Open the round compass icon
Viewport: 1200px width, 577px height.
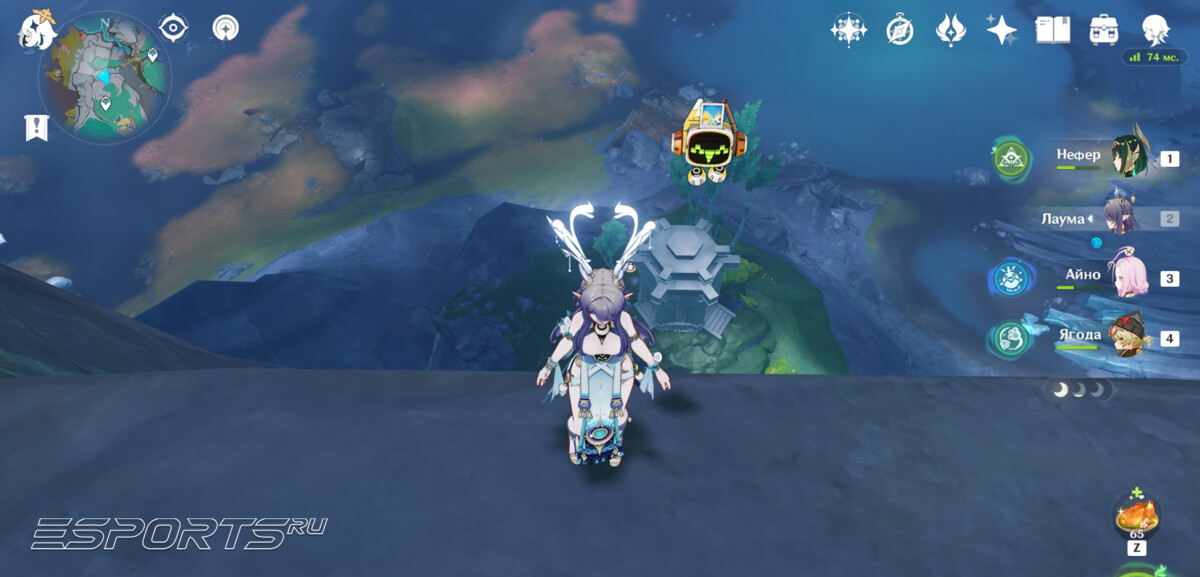pyautogui.click(x=900, y=30)
